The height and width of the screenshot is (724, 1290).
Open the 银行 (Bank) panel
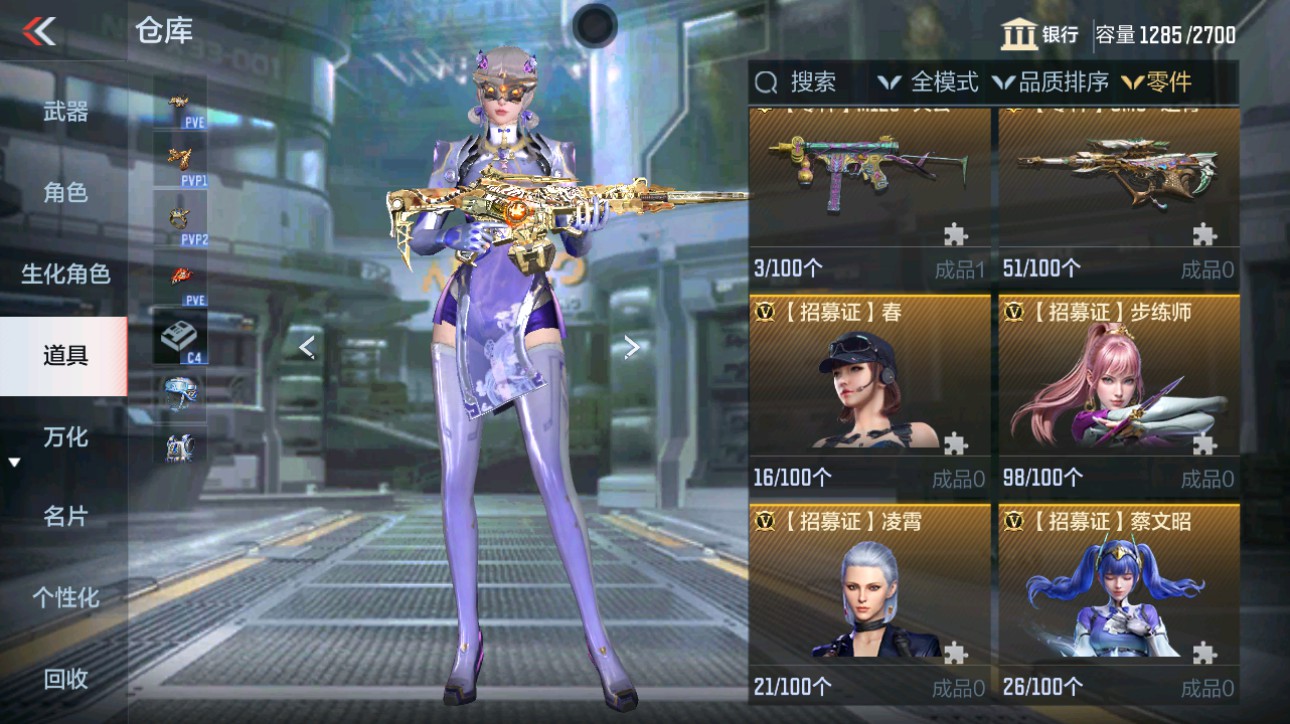[x=1042, y=34]
